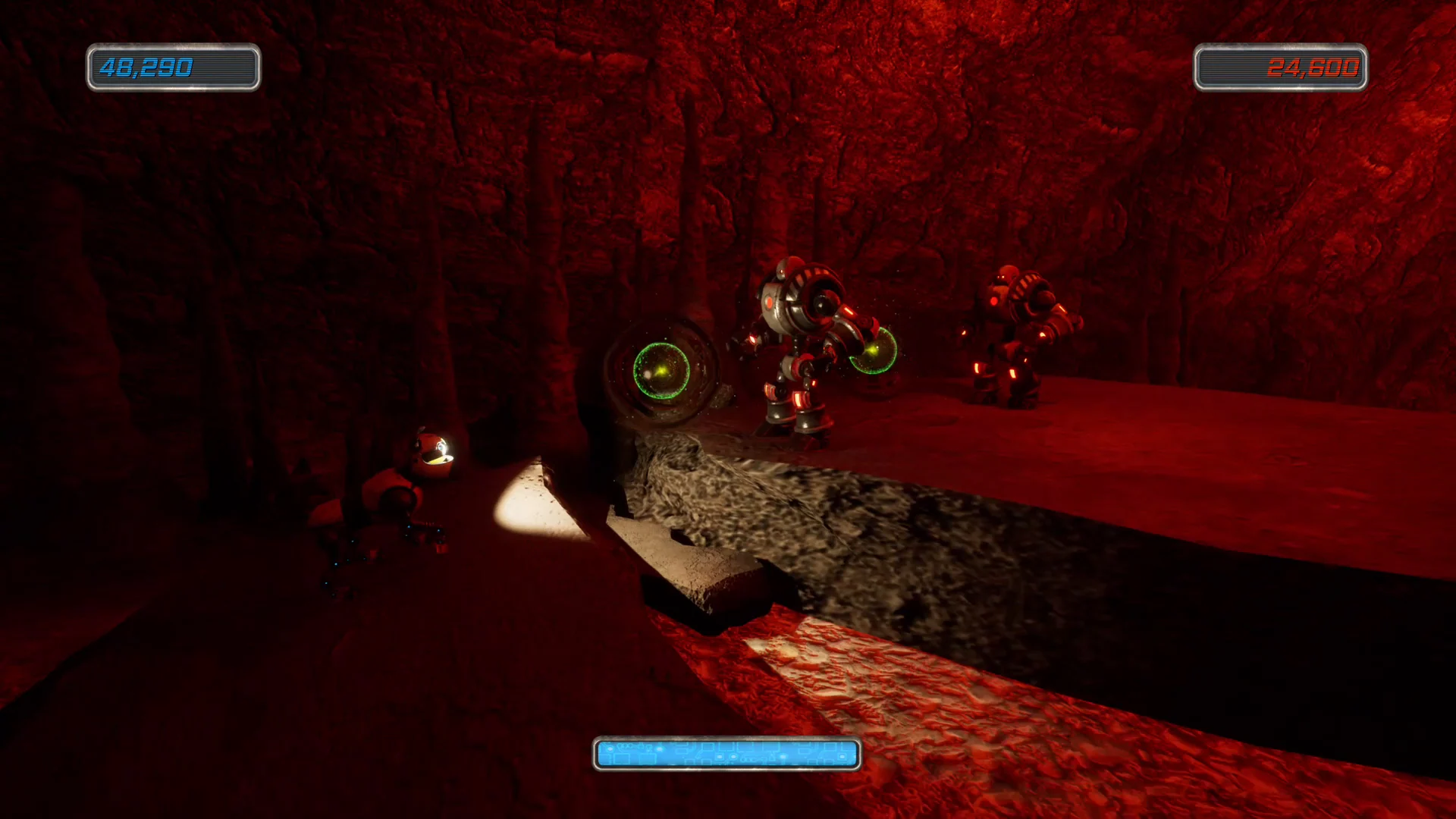Select the glowing green energy orb on the ledge
This screenshot has width=1456, height=819.
pyautogui.click(x=663, y=369)
